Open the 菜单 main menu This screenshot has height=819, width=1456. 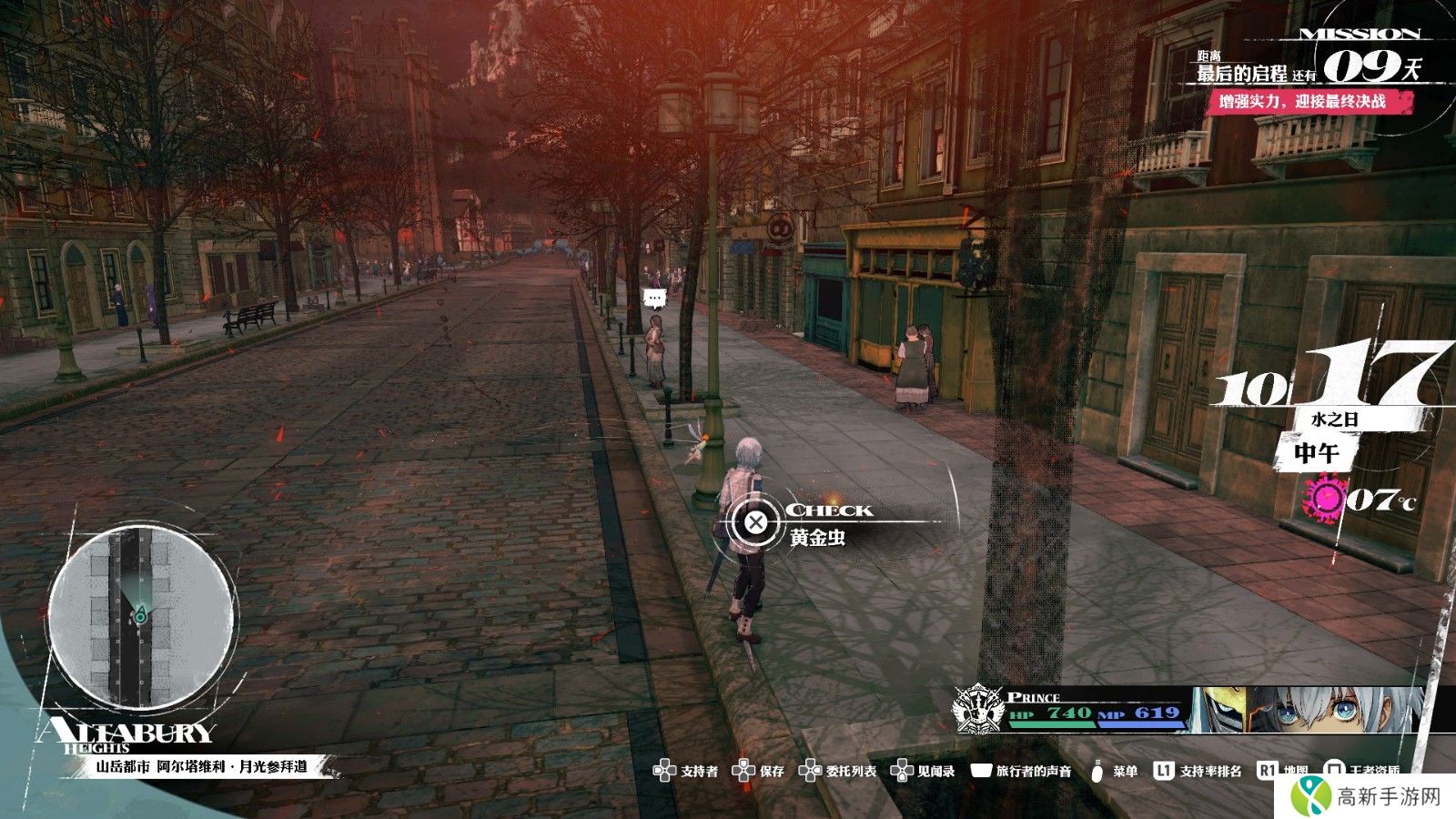click(x=1113, y=771)
